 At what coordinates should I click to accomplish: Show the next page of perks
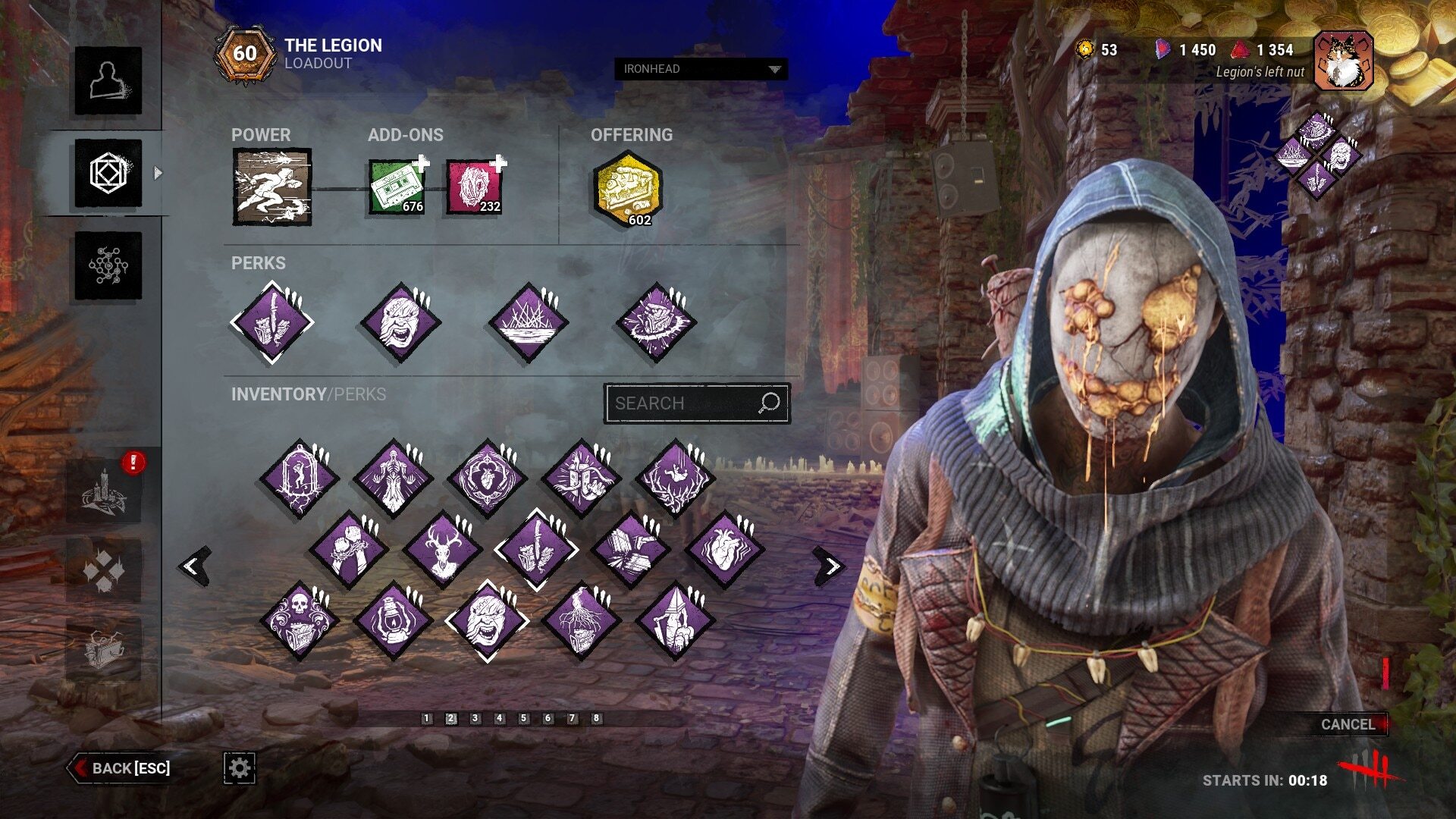830,566
